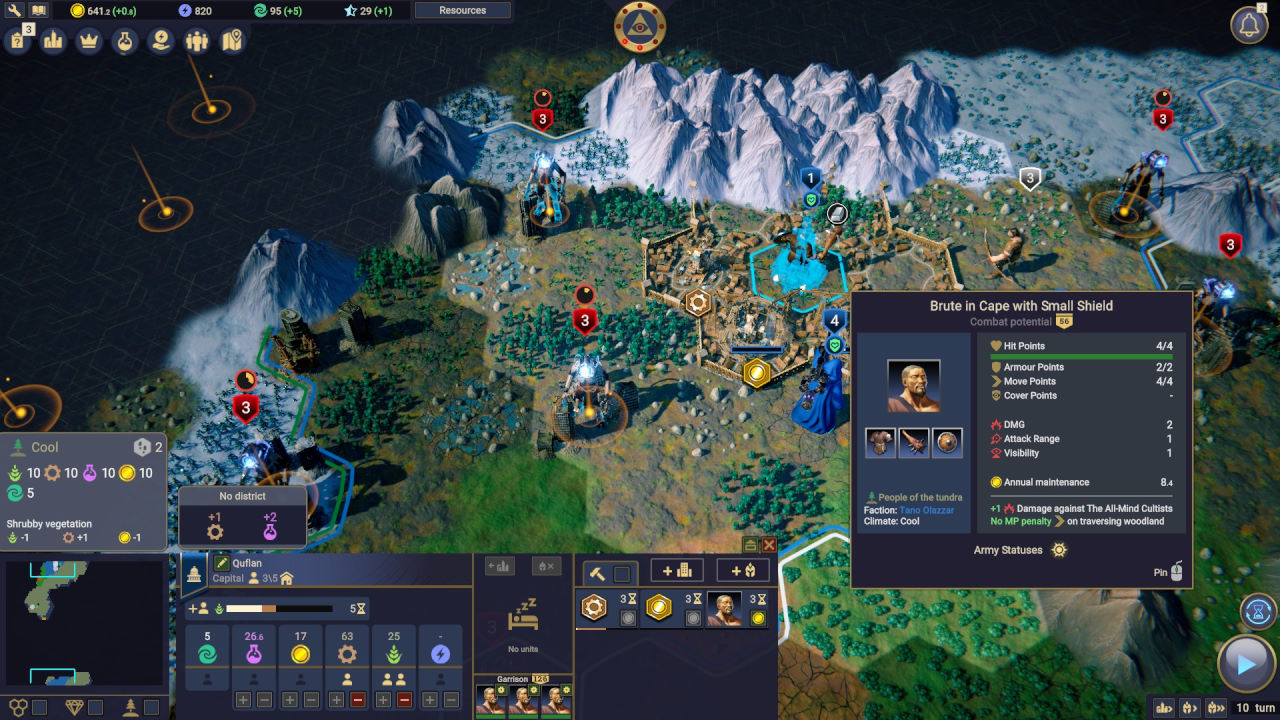Select the Brute unit in production queue

point(725,607)
